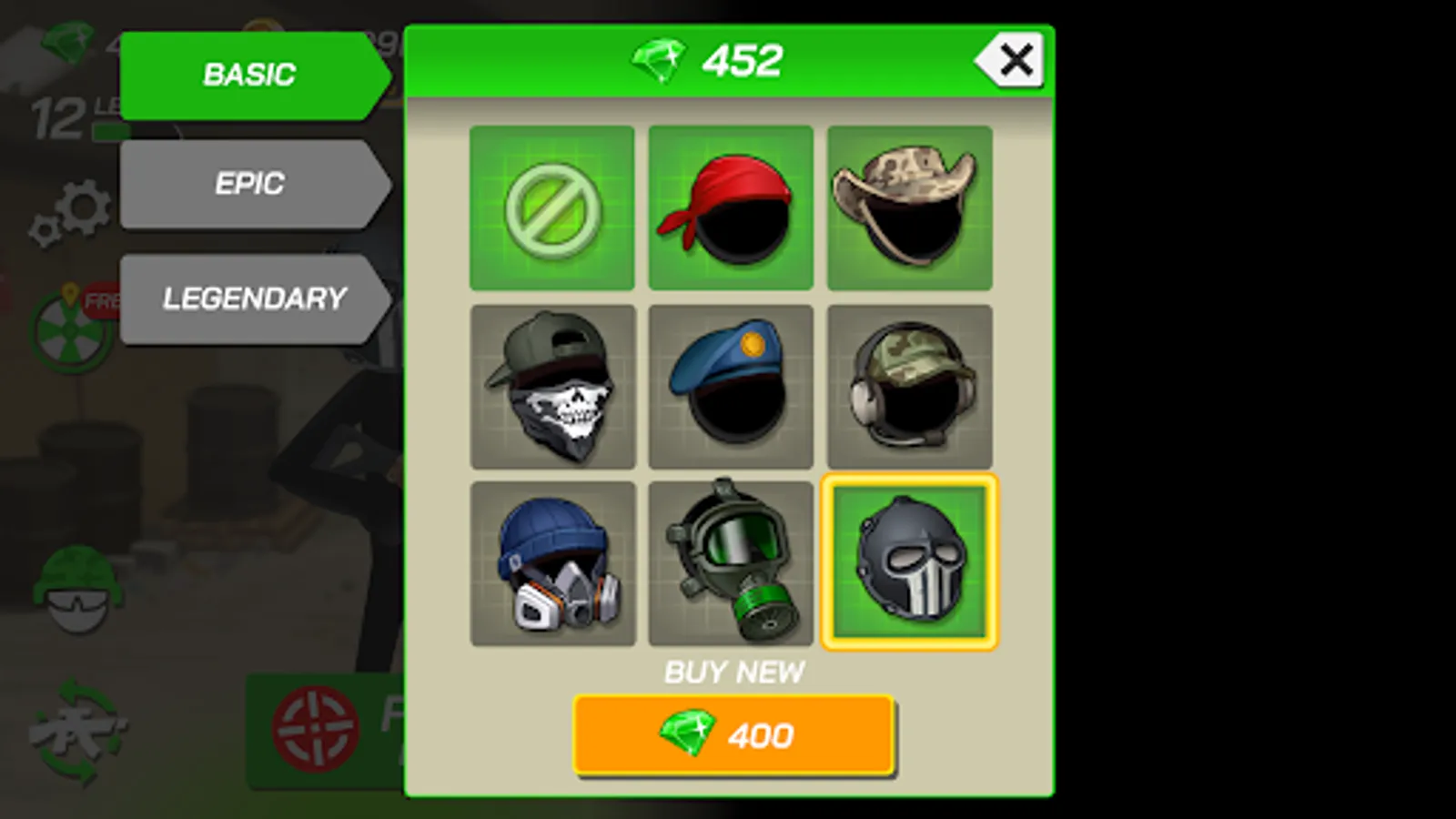Viewport: 1456px width, 819px height.
Task: Buy new item for 400 gems
Action: (x=731, y=735)
